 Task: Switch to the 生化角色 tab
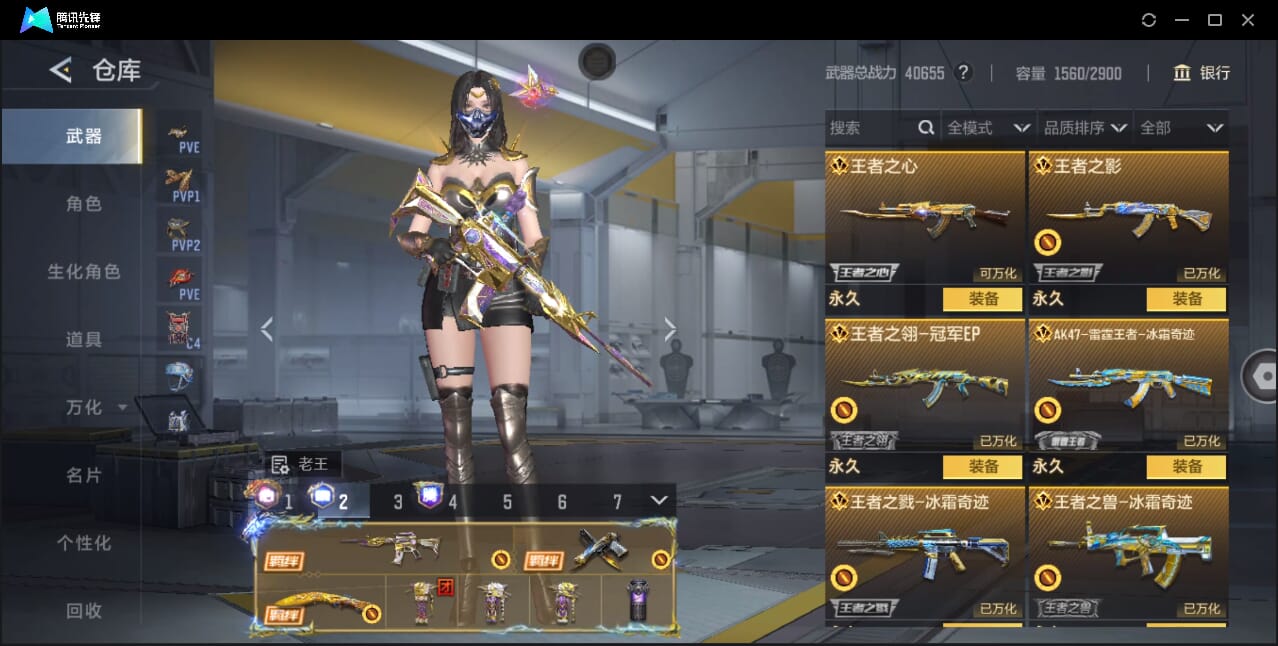click(84, 272)
